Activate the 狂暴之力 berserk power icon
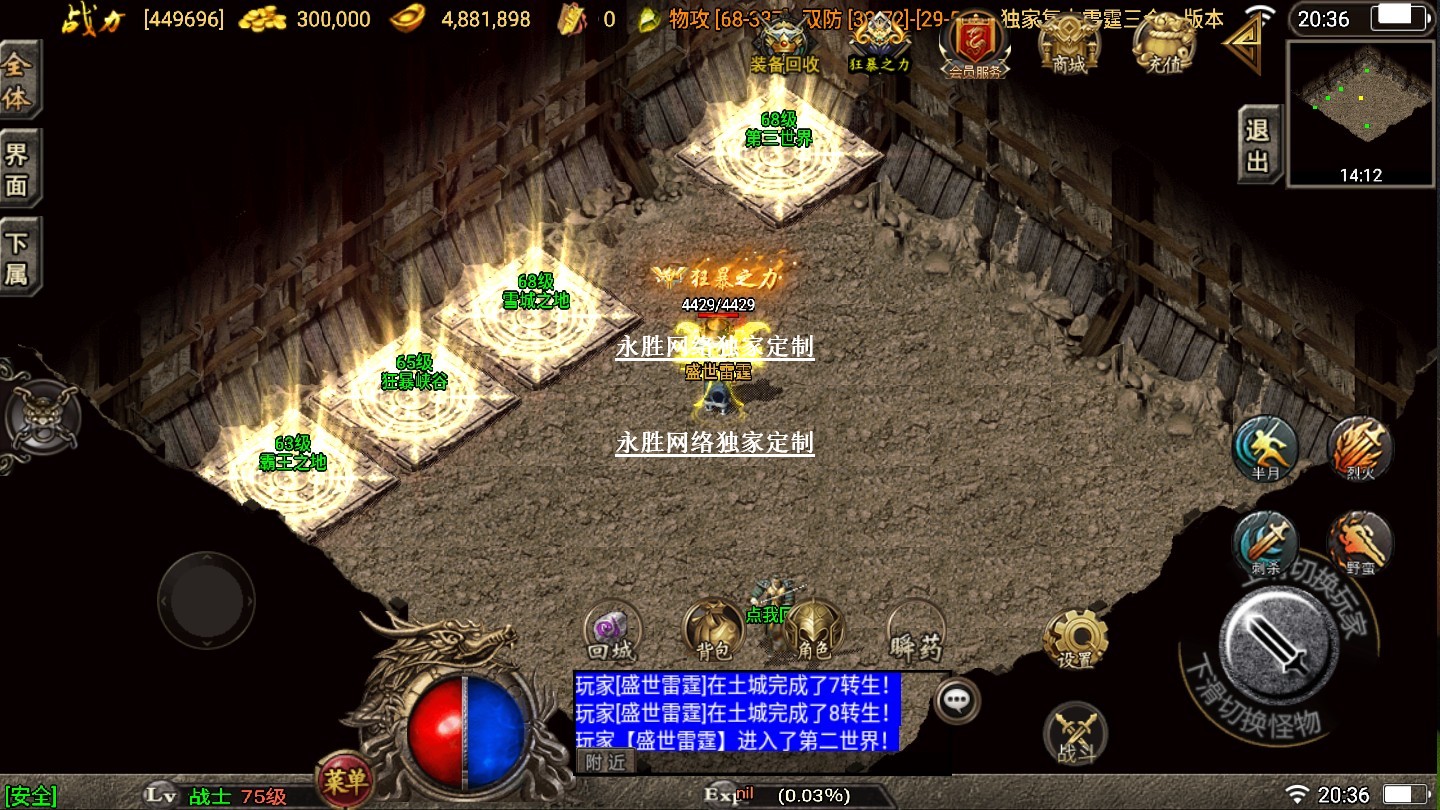The height and width of the screenshot is (810, 1440). tap(880, 45)
